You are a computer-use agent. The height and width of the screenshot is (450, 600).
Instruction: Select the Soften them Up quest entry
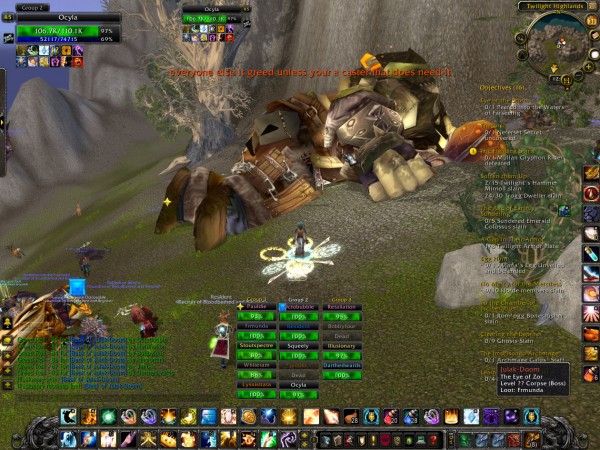[x=503, y=175]
